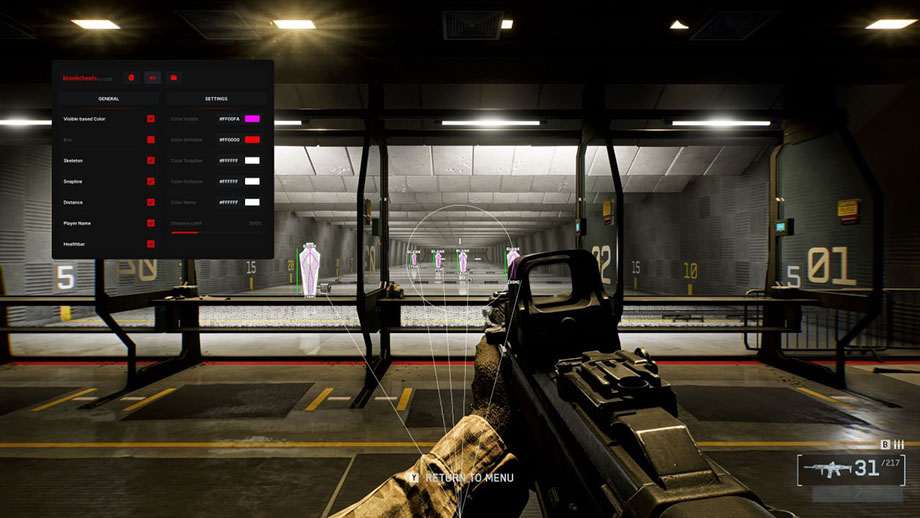Choose the white Color Distance swatch
This screenshot has width=920, height=518.
click(252, 182)
